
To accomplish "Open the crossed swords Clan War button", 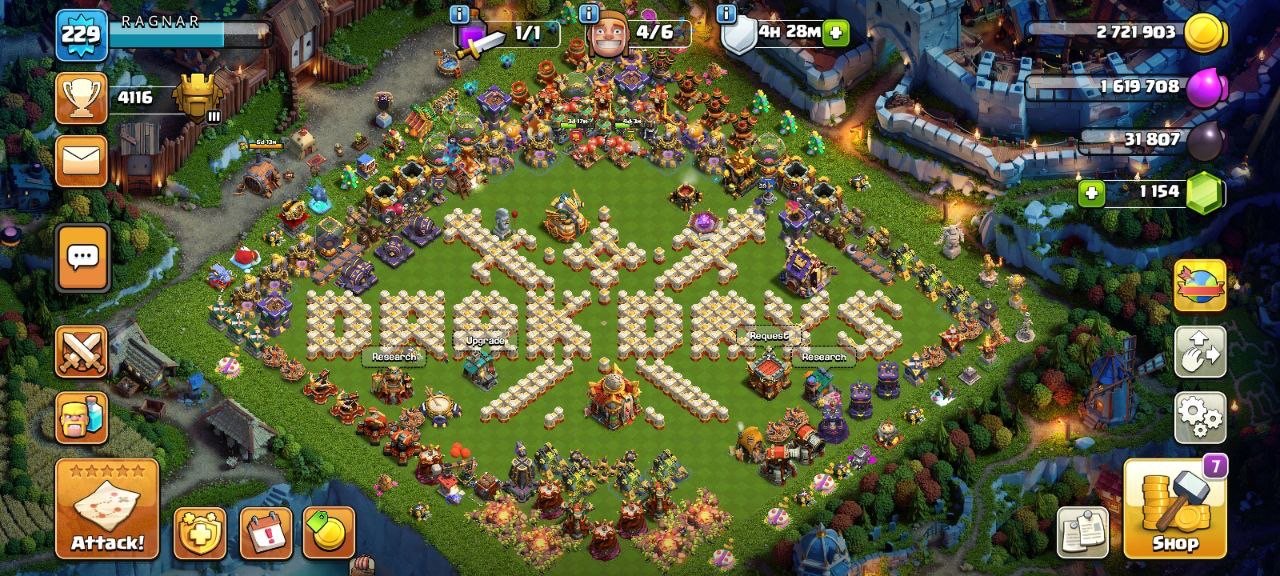I will [x=81, y=351].
